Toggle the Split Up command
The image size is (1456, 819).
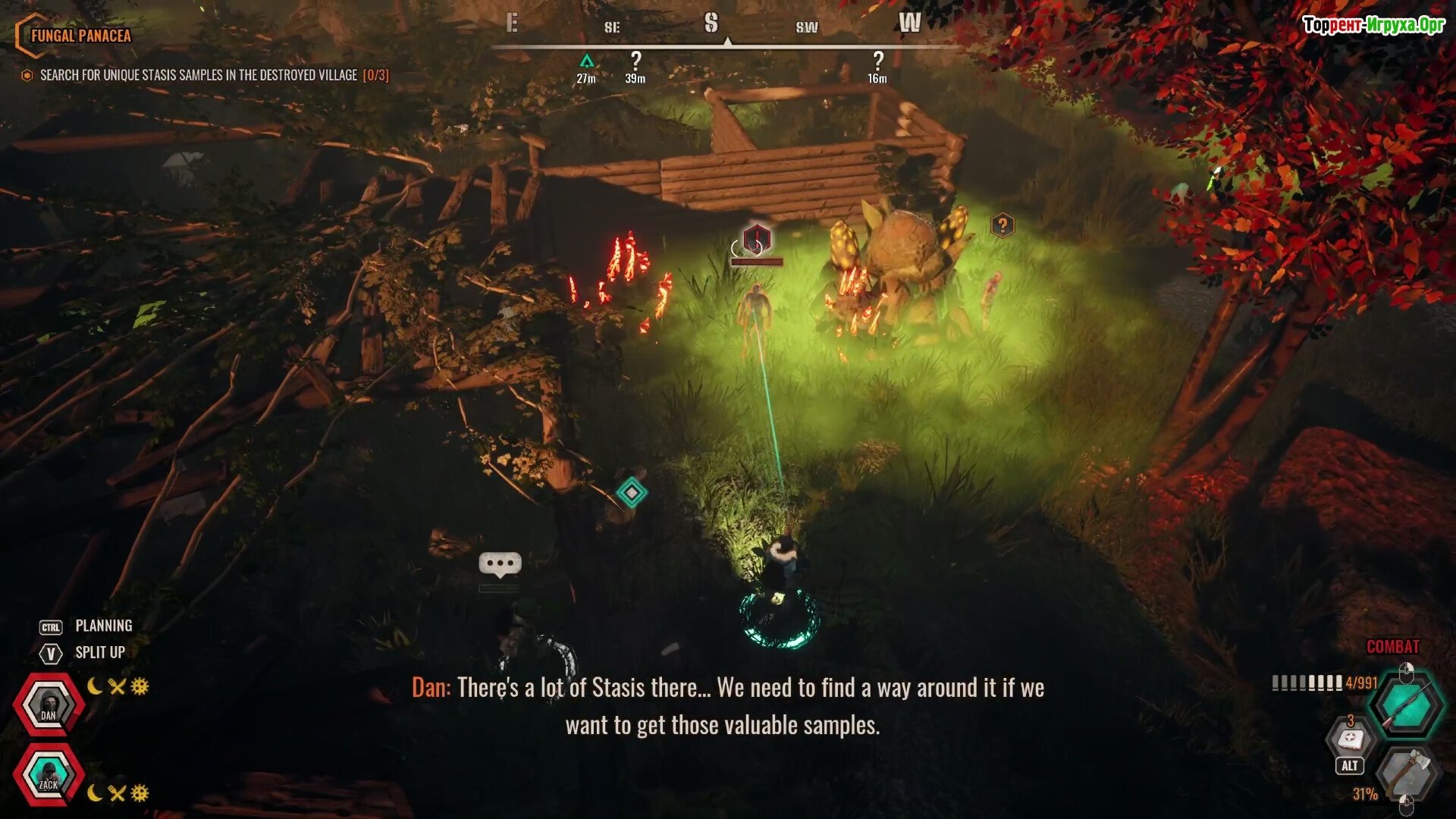click(99, 652)
